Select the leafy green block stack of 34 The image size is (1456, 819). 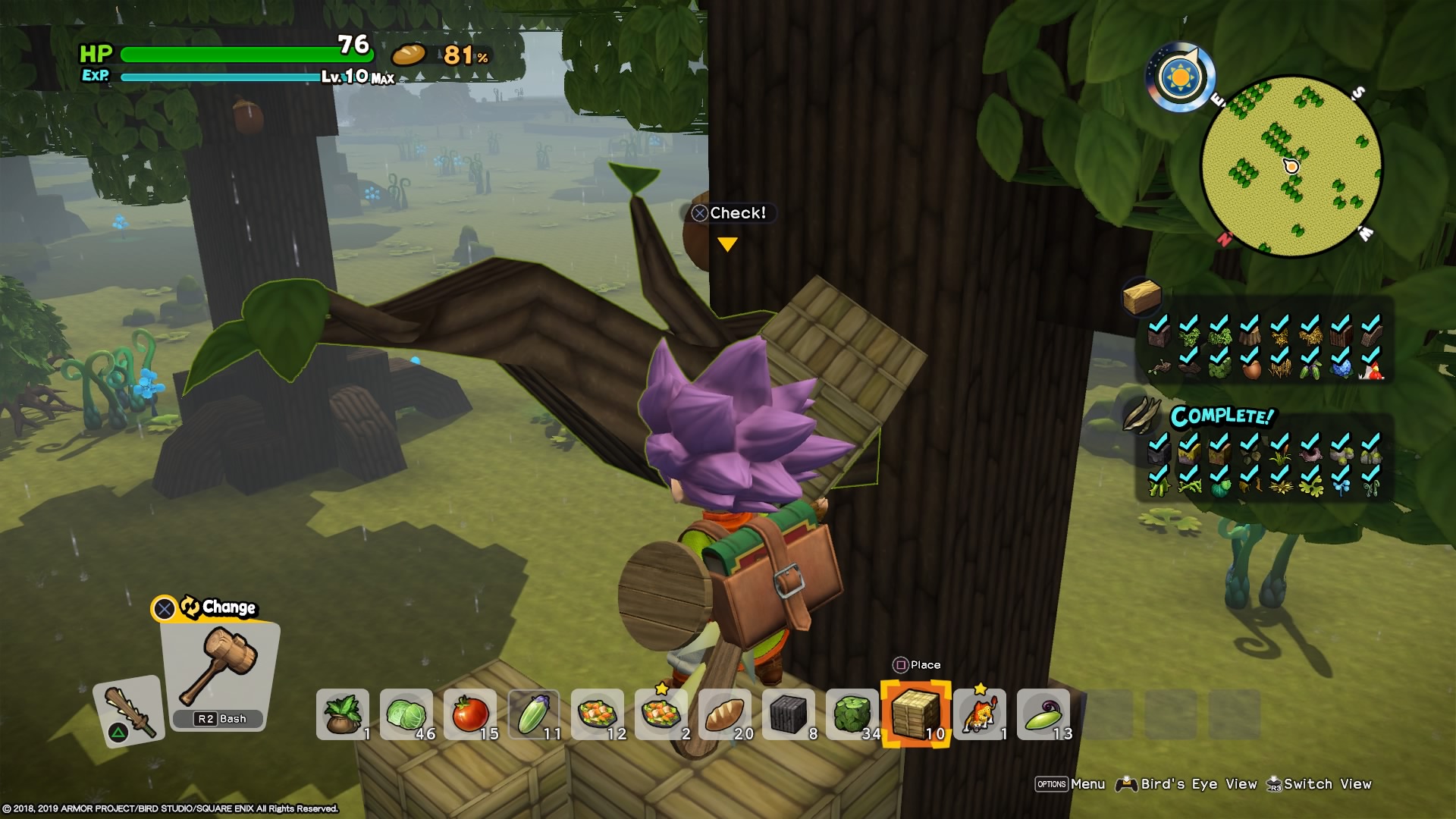tap(851, 713)
